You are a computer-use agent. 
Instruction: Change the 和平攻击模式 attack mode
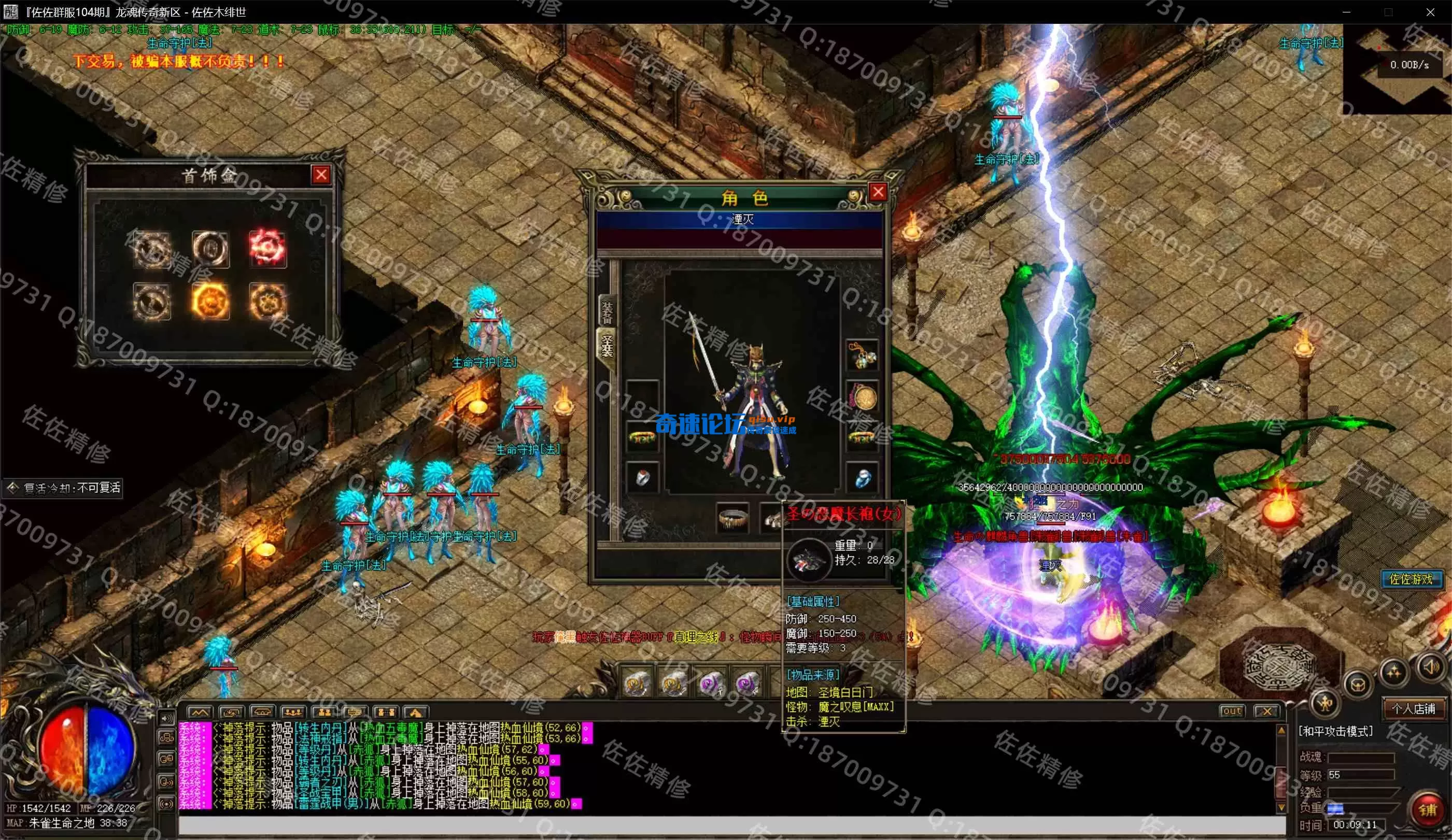tap(1335, 731)
